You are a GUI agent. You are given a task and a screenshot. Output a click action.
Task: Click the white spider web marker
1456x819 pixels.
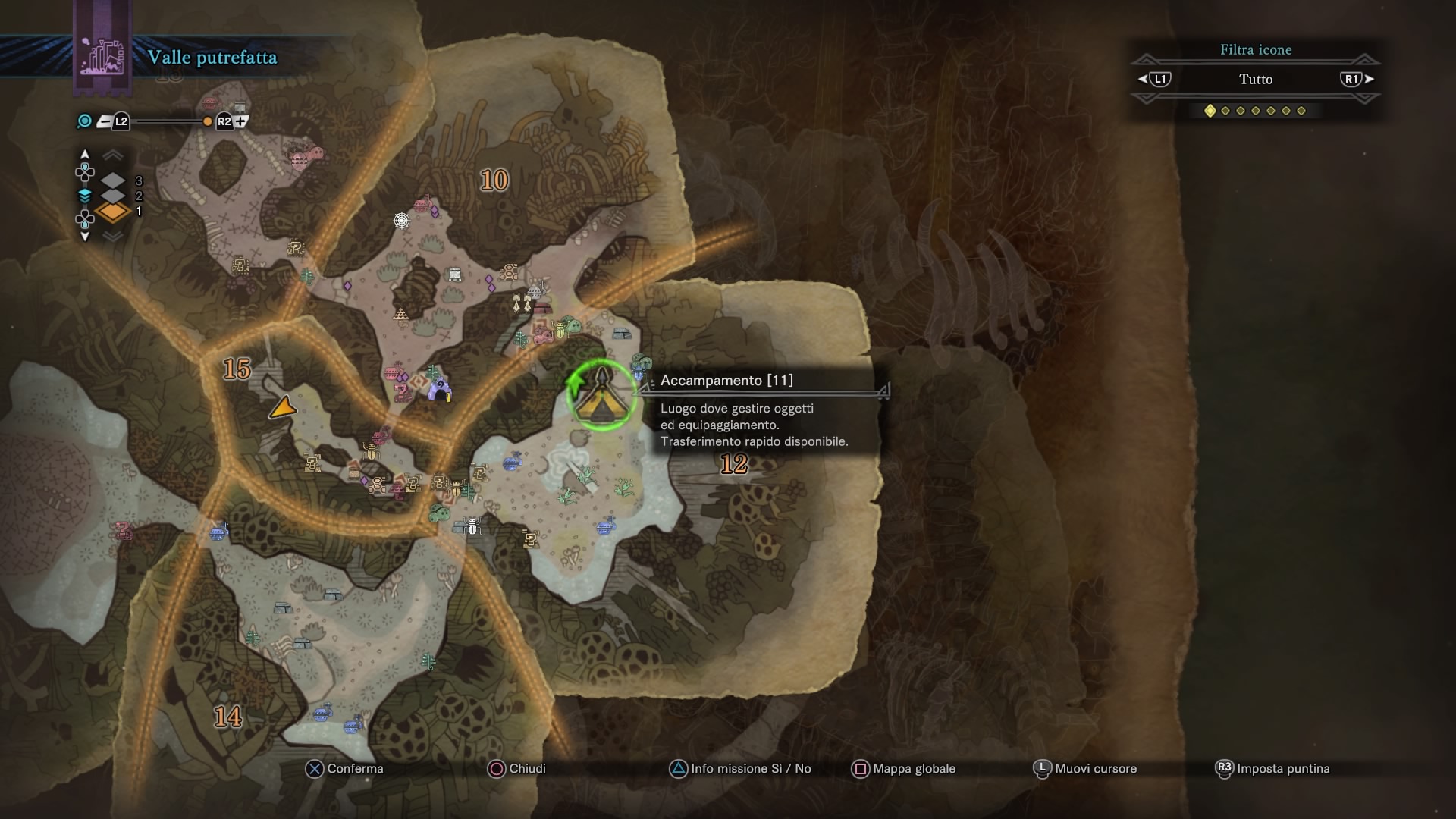[401, 221]
